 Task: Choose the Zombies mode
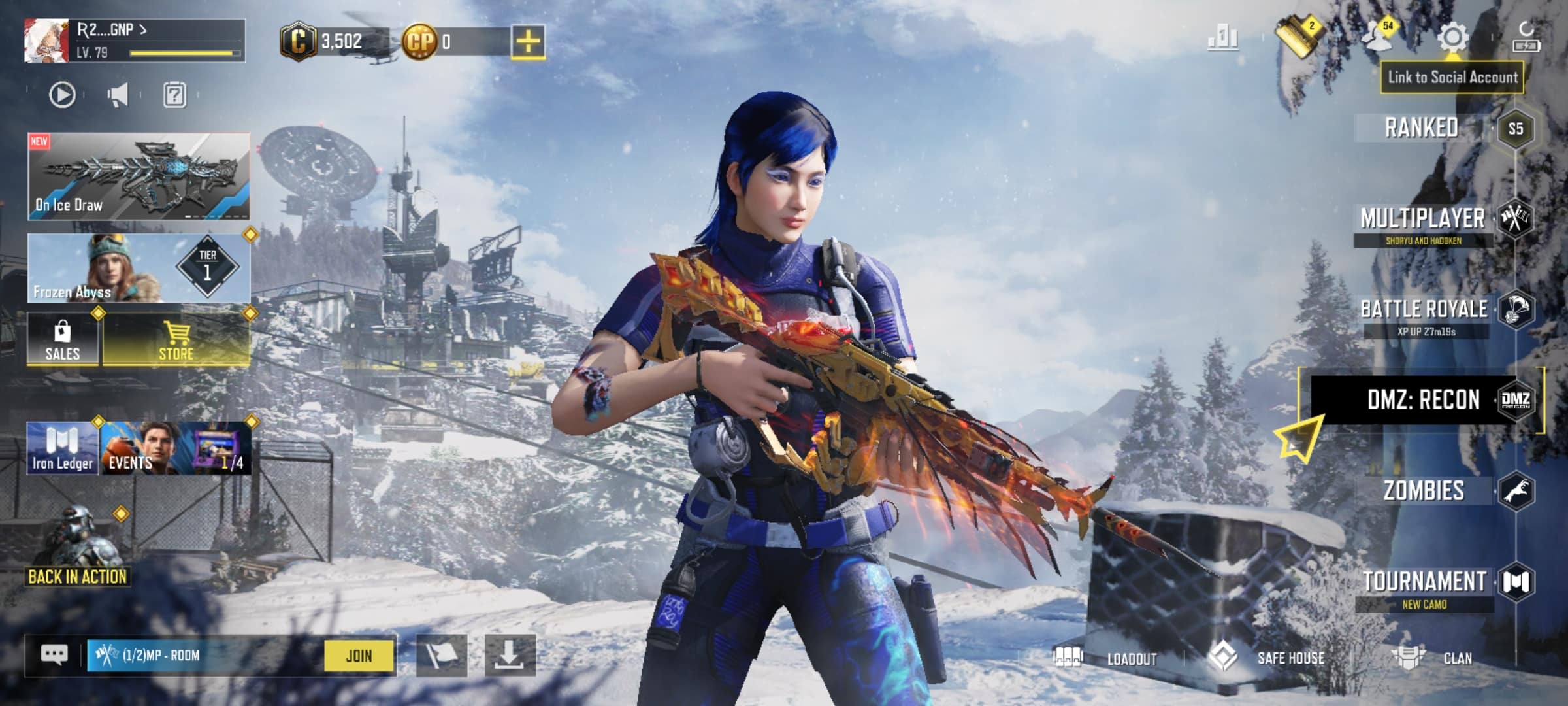(1424, 491)
